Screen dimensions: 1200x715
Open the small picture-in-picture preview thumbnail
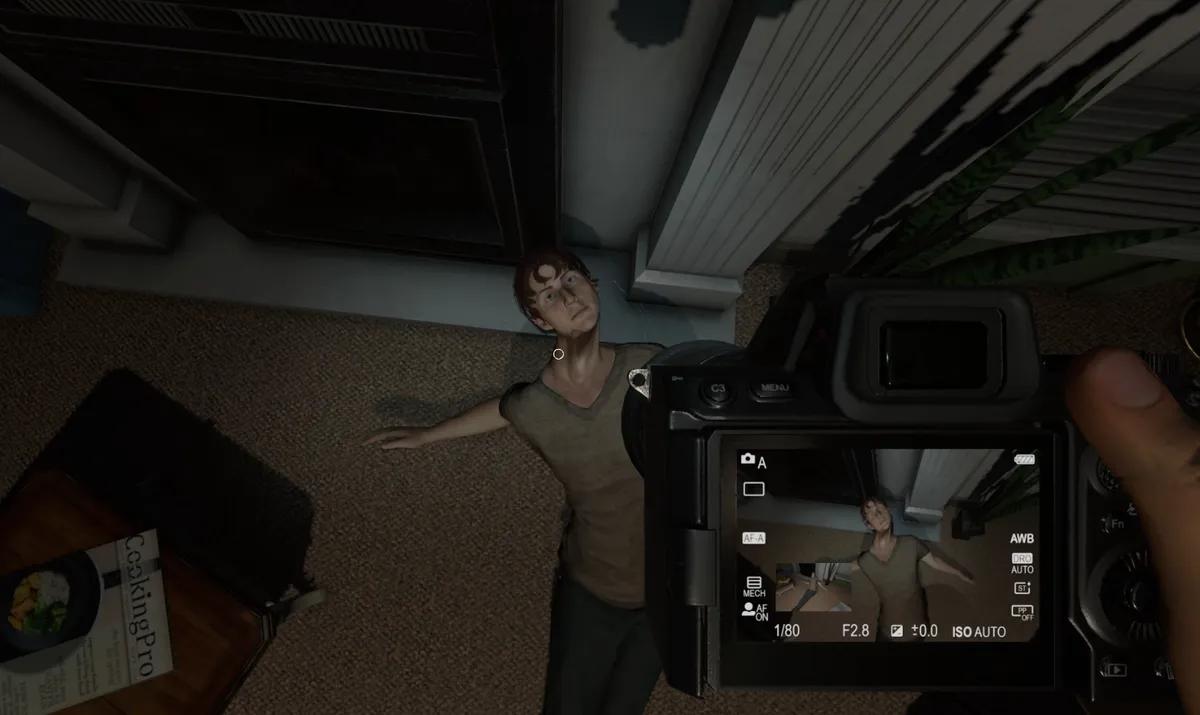tap(813, 587)
